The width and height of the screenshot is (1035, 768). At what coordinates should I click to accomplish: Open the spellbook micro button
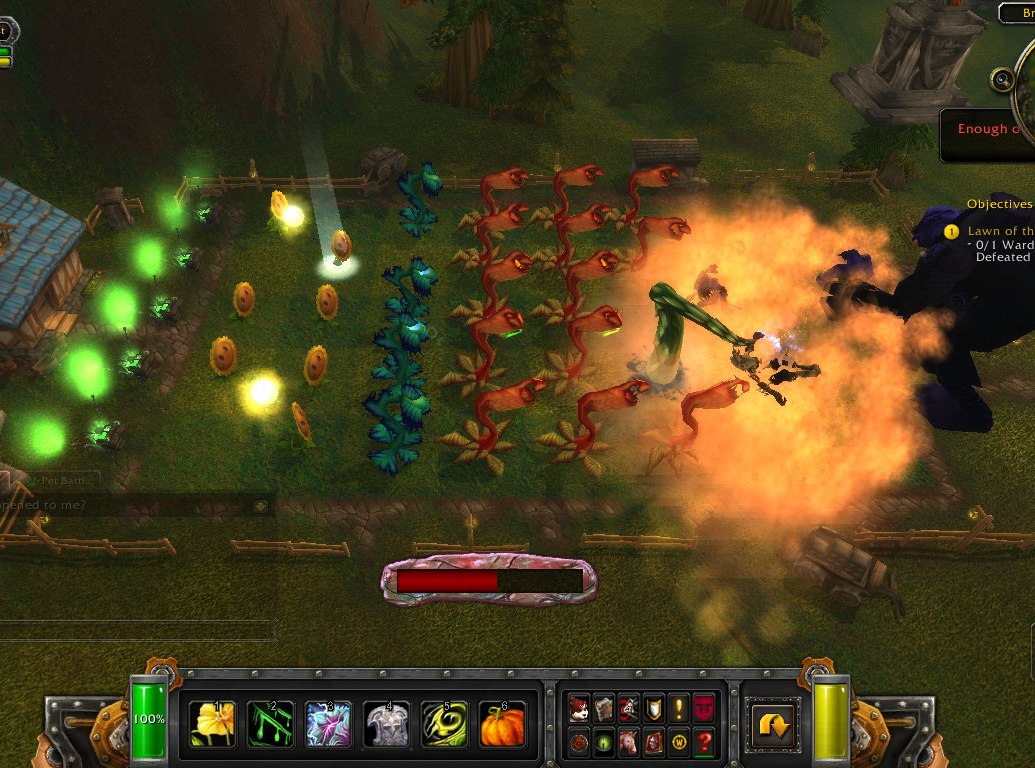604,708
